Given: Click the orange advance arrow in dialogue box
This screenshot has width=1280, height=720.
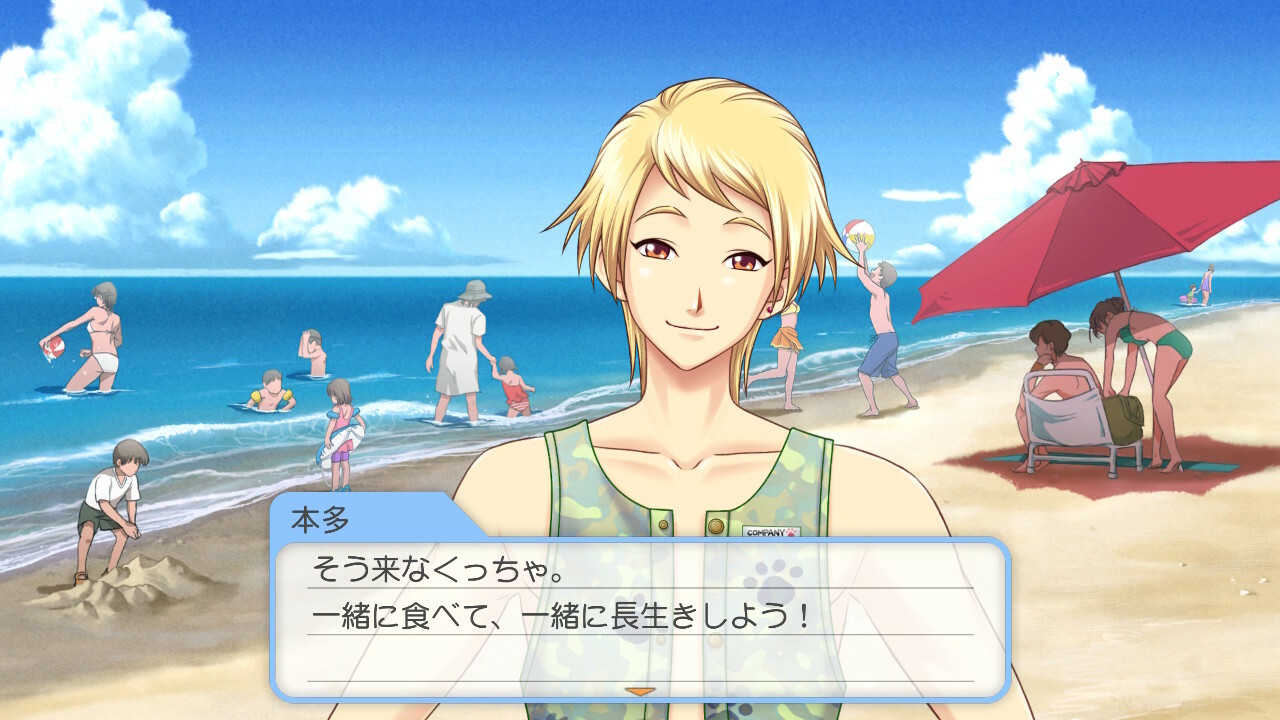Looking at the screenshot, I should coord(639,690).
